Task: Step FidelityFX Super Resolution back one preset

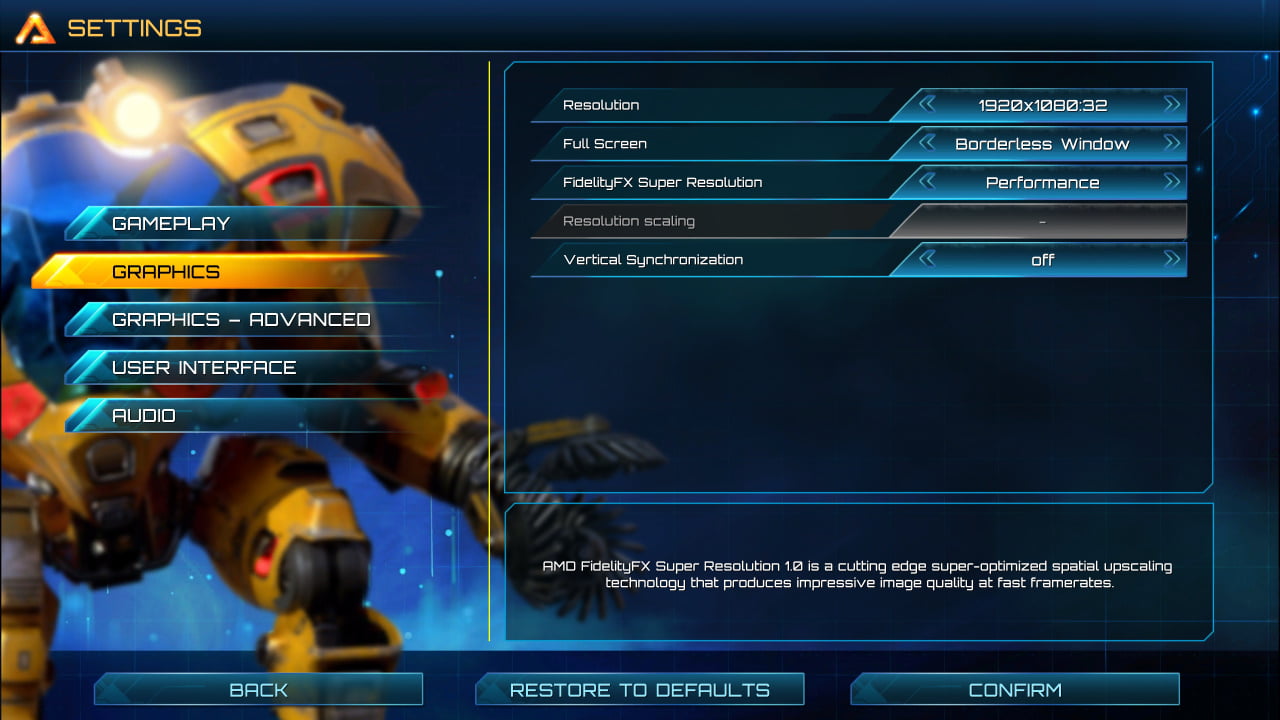Action: pyautogui.click(x=927, y=182)
